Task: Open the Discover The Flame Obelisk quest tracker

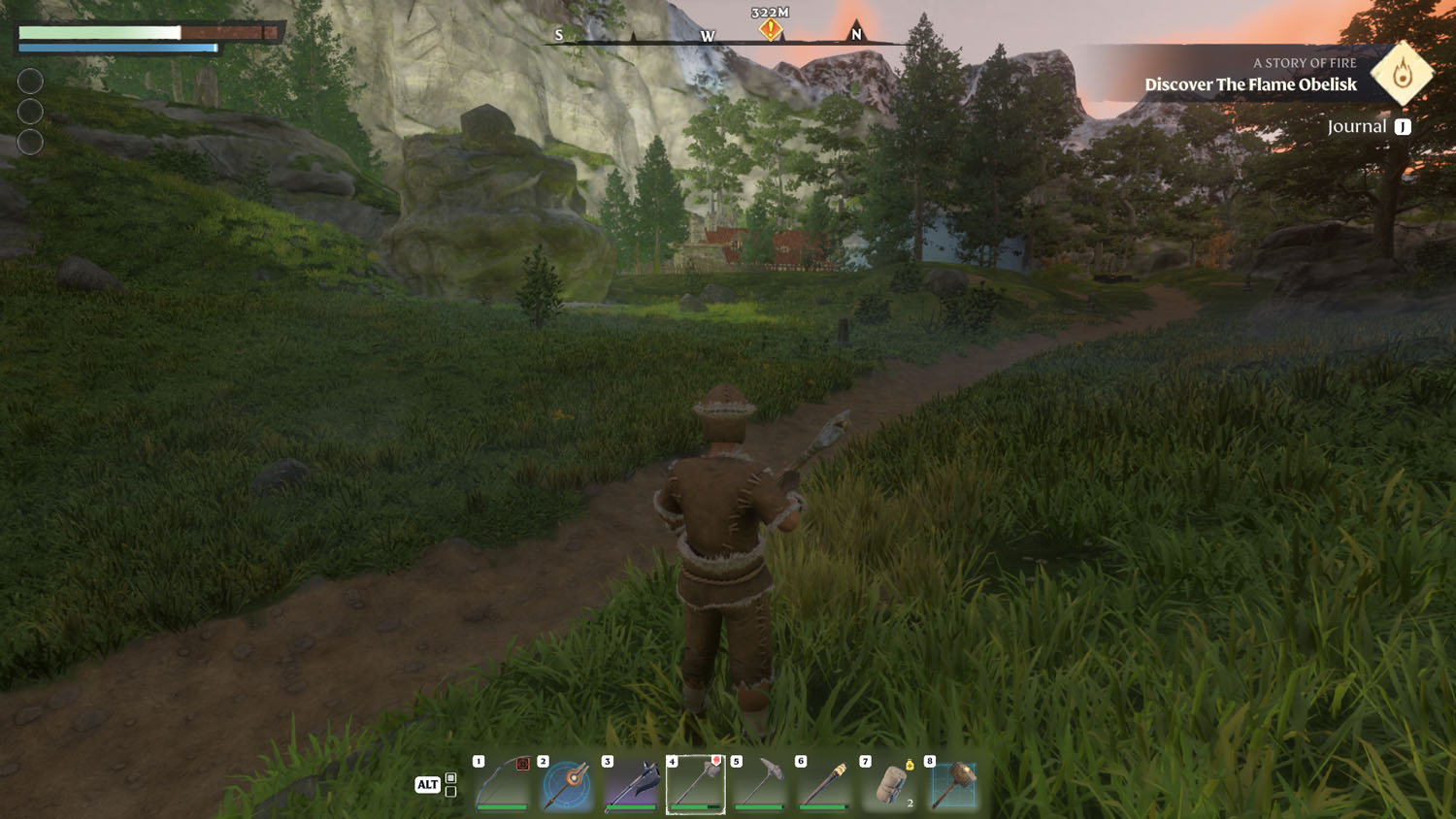Action: pyautogui.click(x=1250, y=84)
